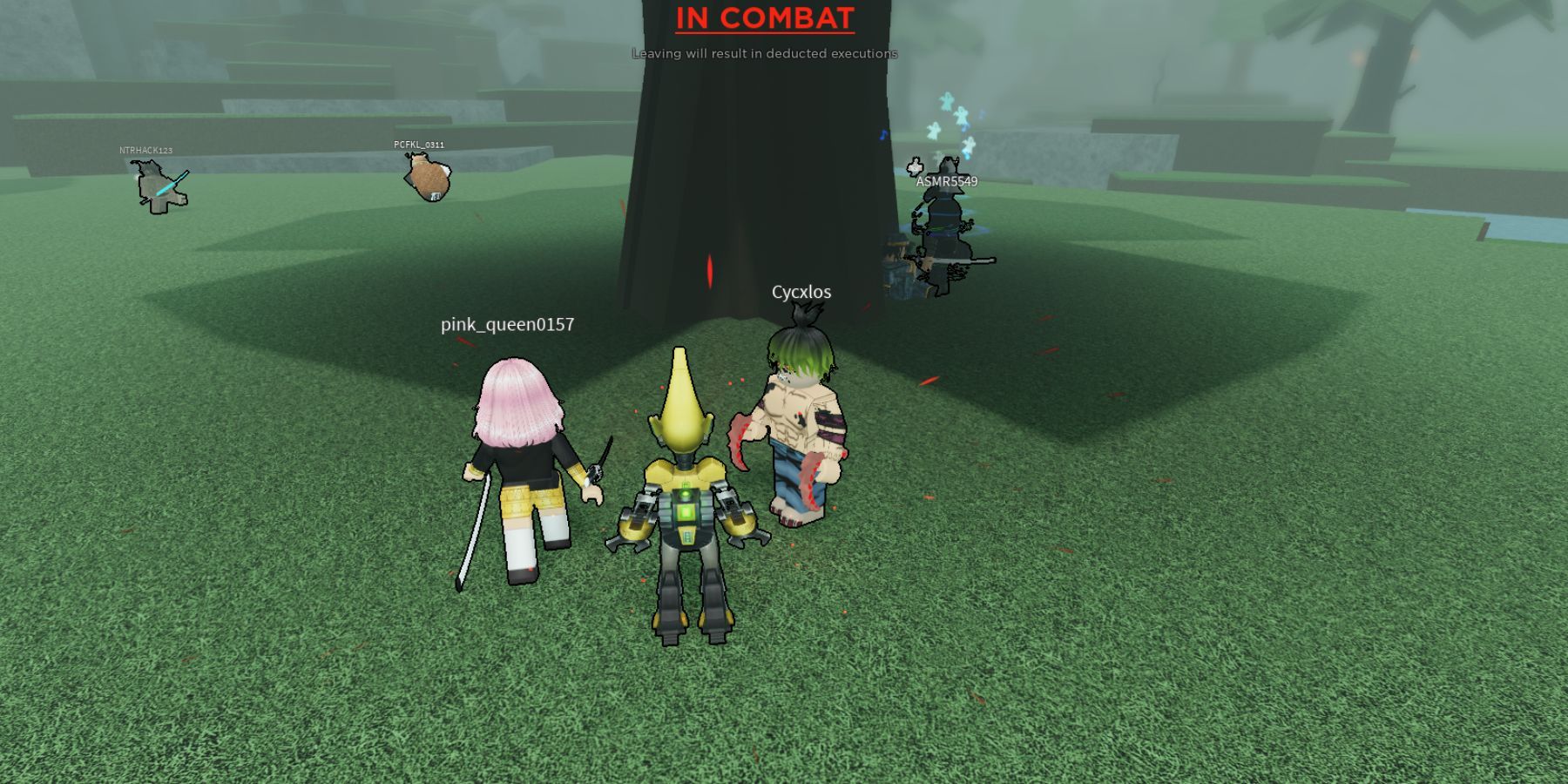The width and height of the screenshot is (1568, 784).
Task: Click the pink_queen0157 nametag
Action: pos(509,326)
